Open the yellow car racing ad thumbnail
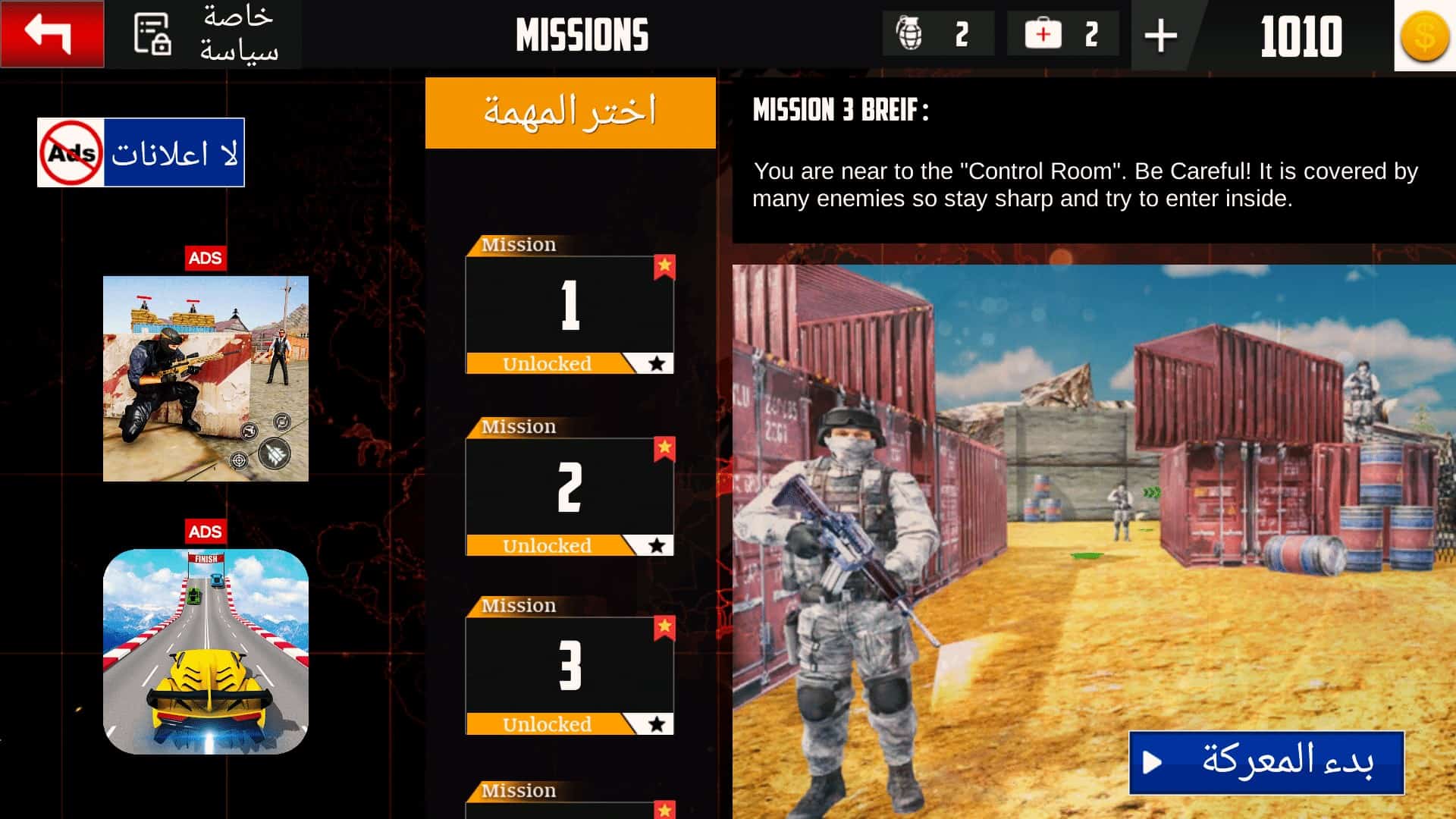 (x=206, y=651)
